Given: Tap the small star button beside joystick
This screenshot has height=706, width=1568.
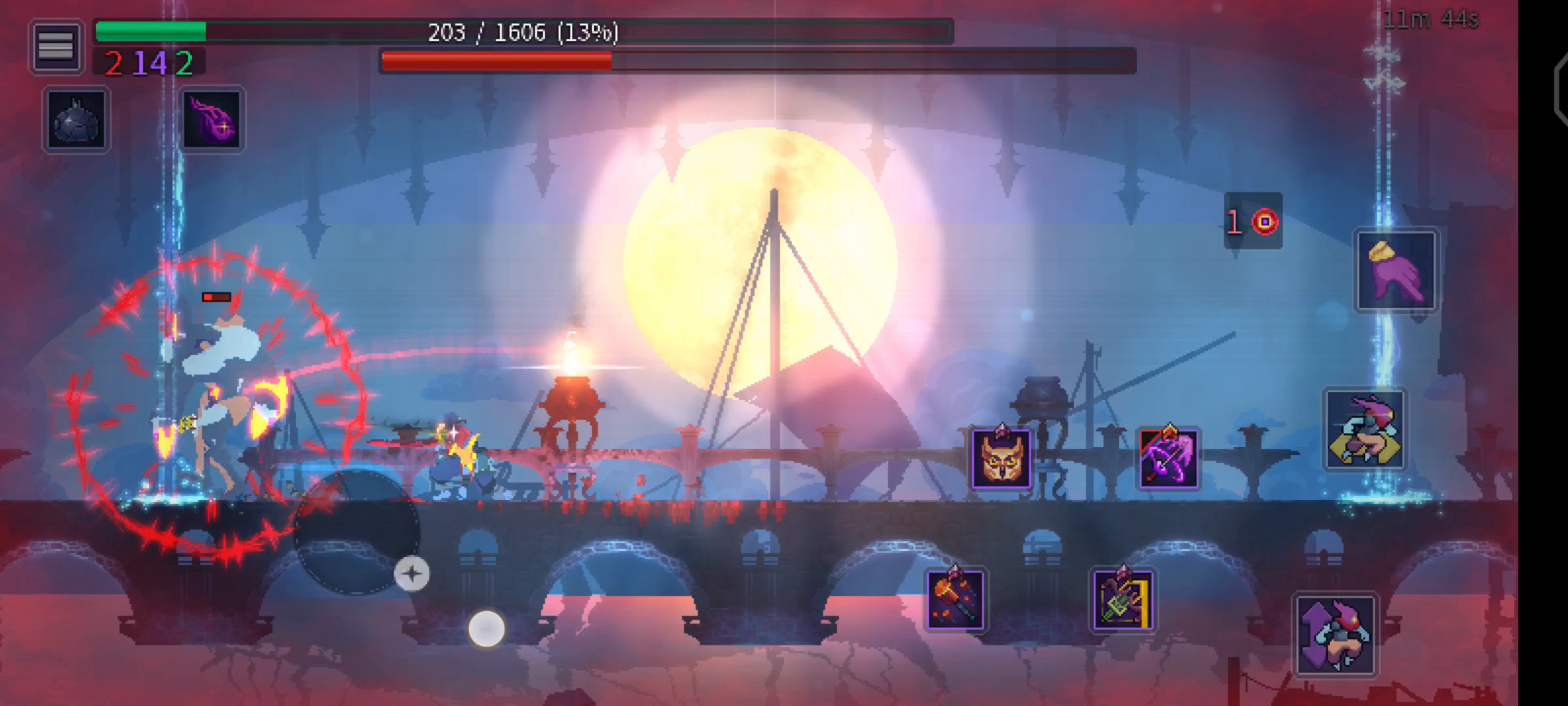Looking at the screenshot, I should click(x=412, y=574).
